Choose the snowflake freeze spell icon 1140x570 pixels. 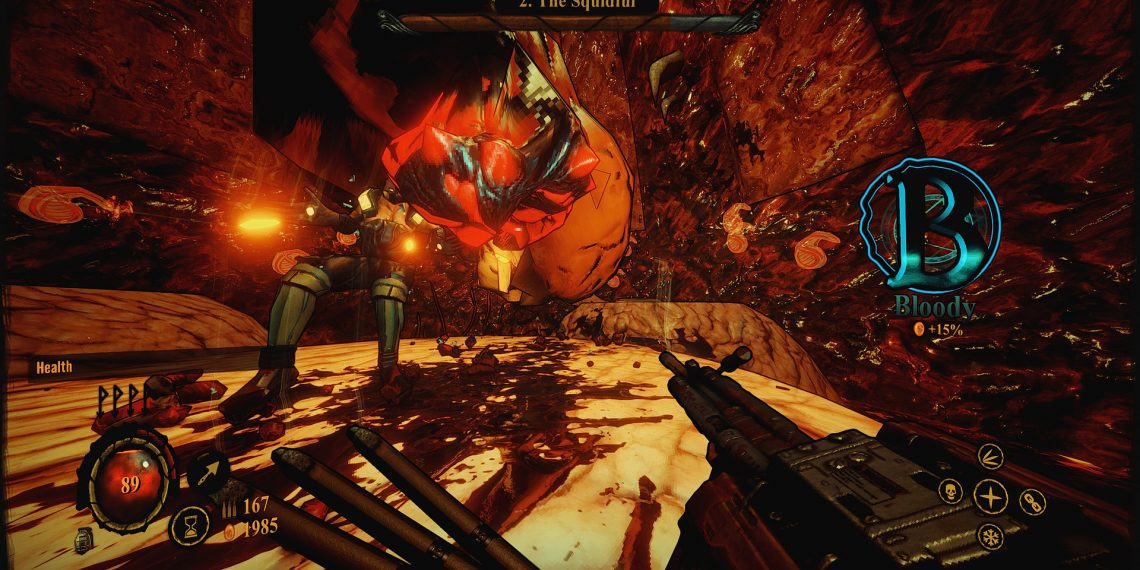[990, 534]
